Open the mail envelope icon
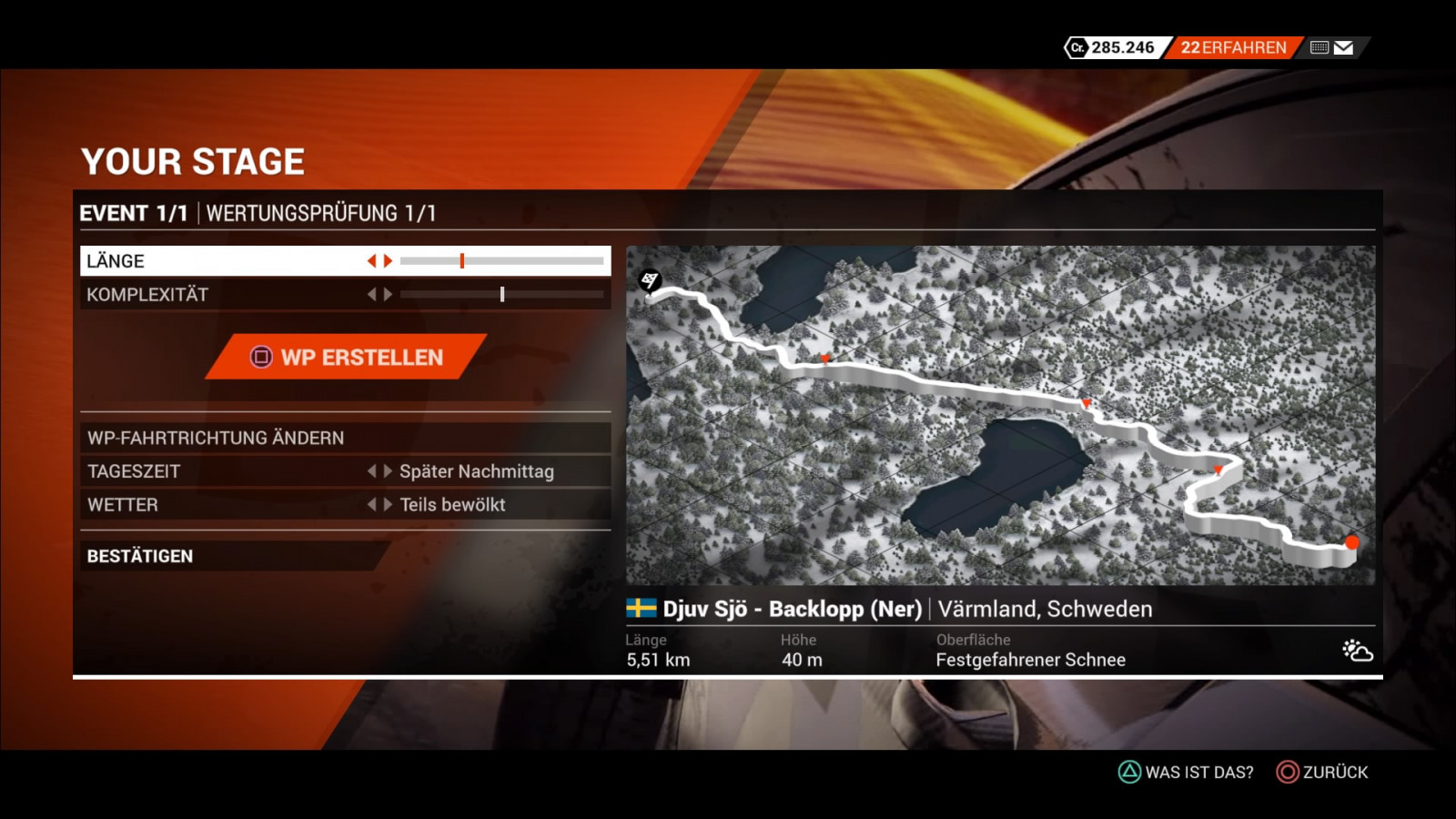This screenshot has width=1456, height=819. [x=1343, y=48]
